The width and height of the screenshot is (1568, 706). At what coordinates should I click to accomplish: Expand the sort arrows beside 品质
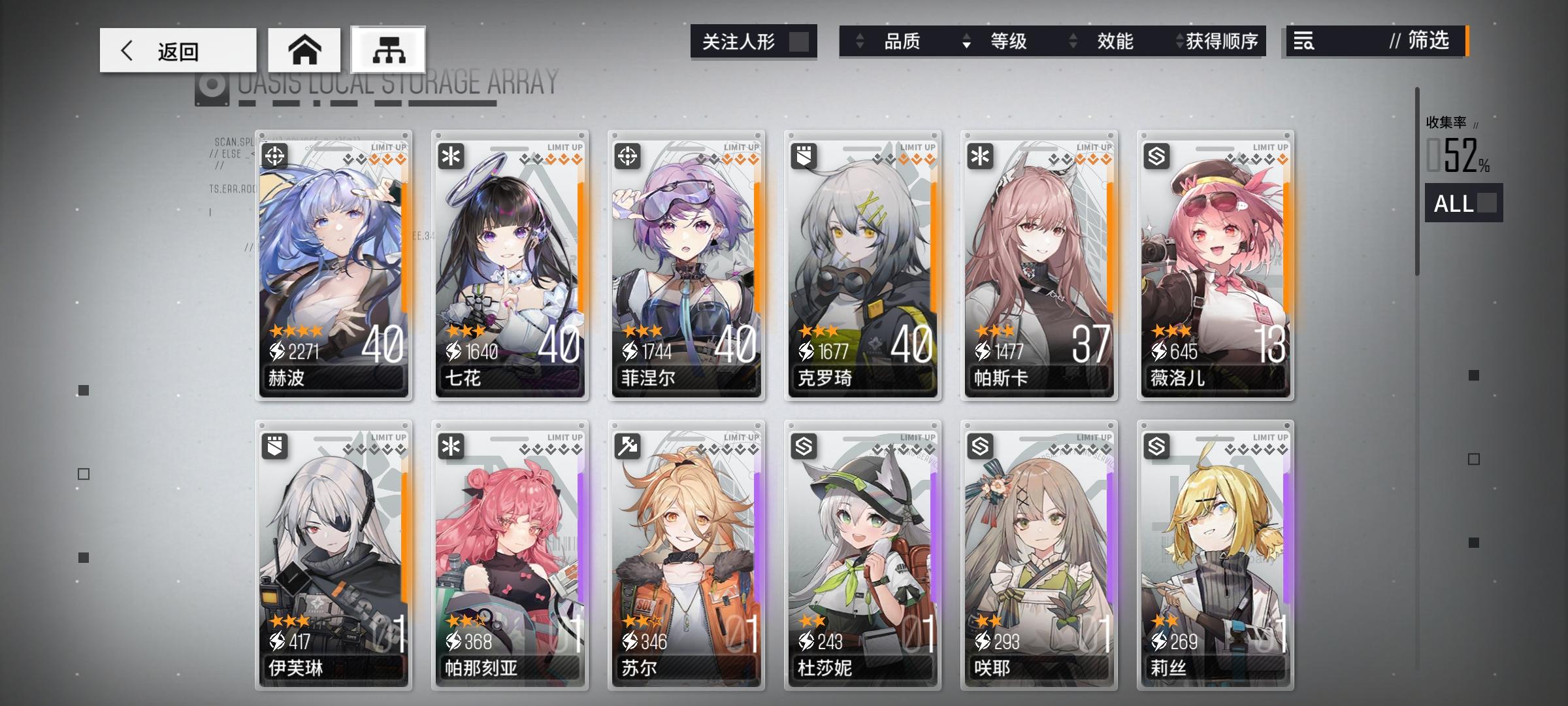click(860, 42)
